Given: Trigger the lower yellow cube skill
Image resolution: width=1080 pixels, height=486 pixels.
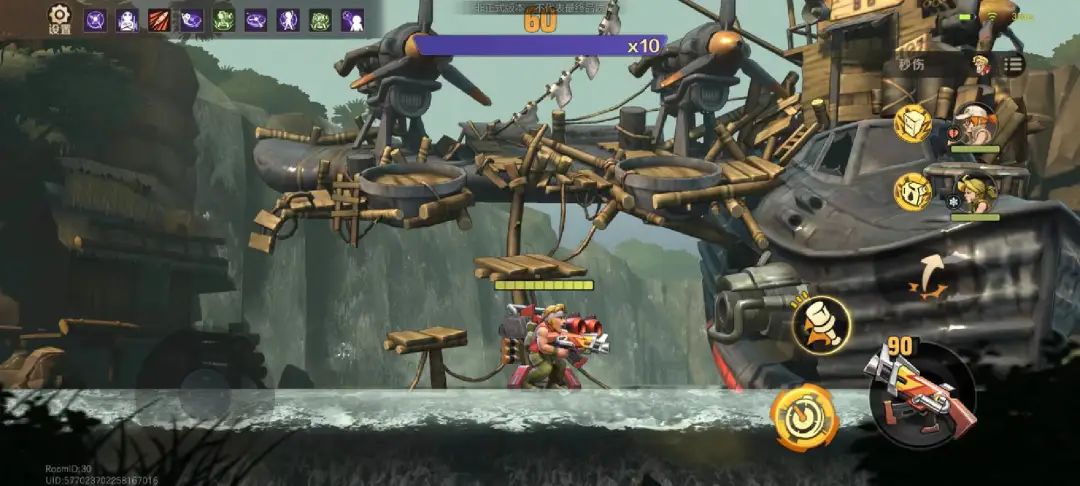Looking at the screenshot, I should 912,190.
